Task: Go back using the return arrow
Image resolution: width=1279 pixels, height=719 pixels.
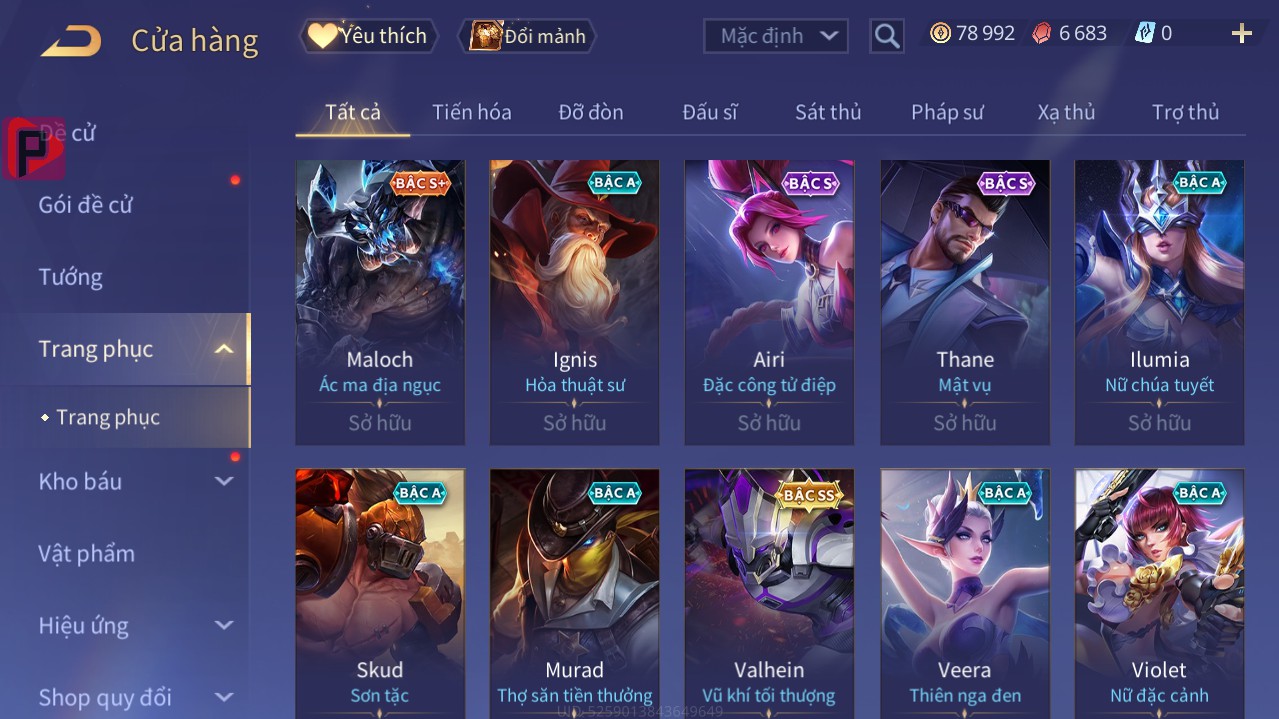Action: pyautogui.click(x=71, y=41)
